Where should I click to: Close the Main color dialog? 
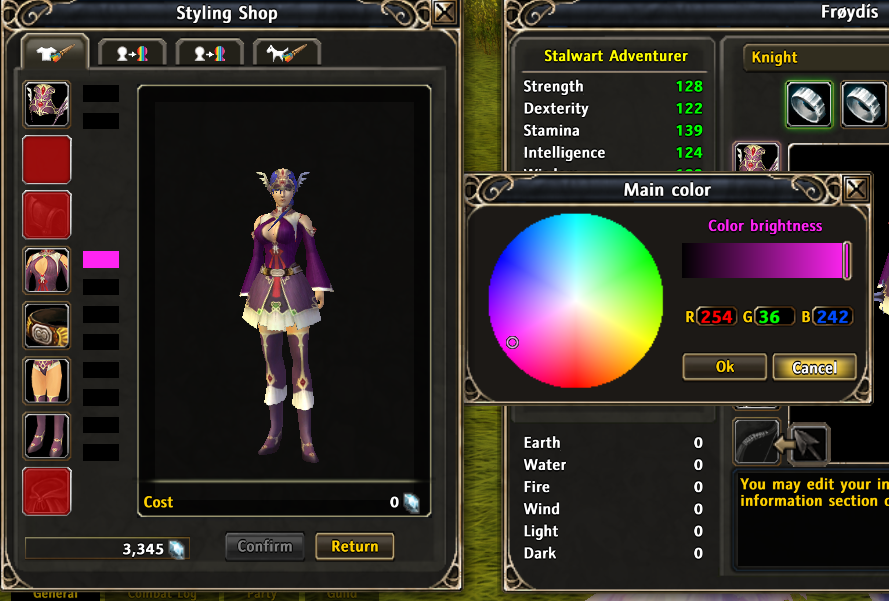[x=856, y=189]
